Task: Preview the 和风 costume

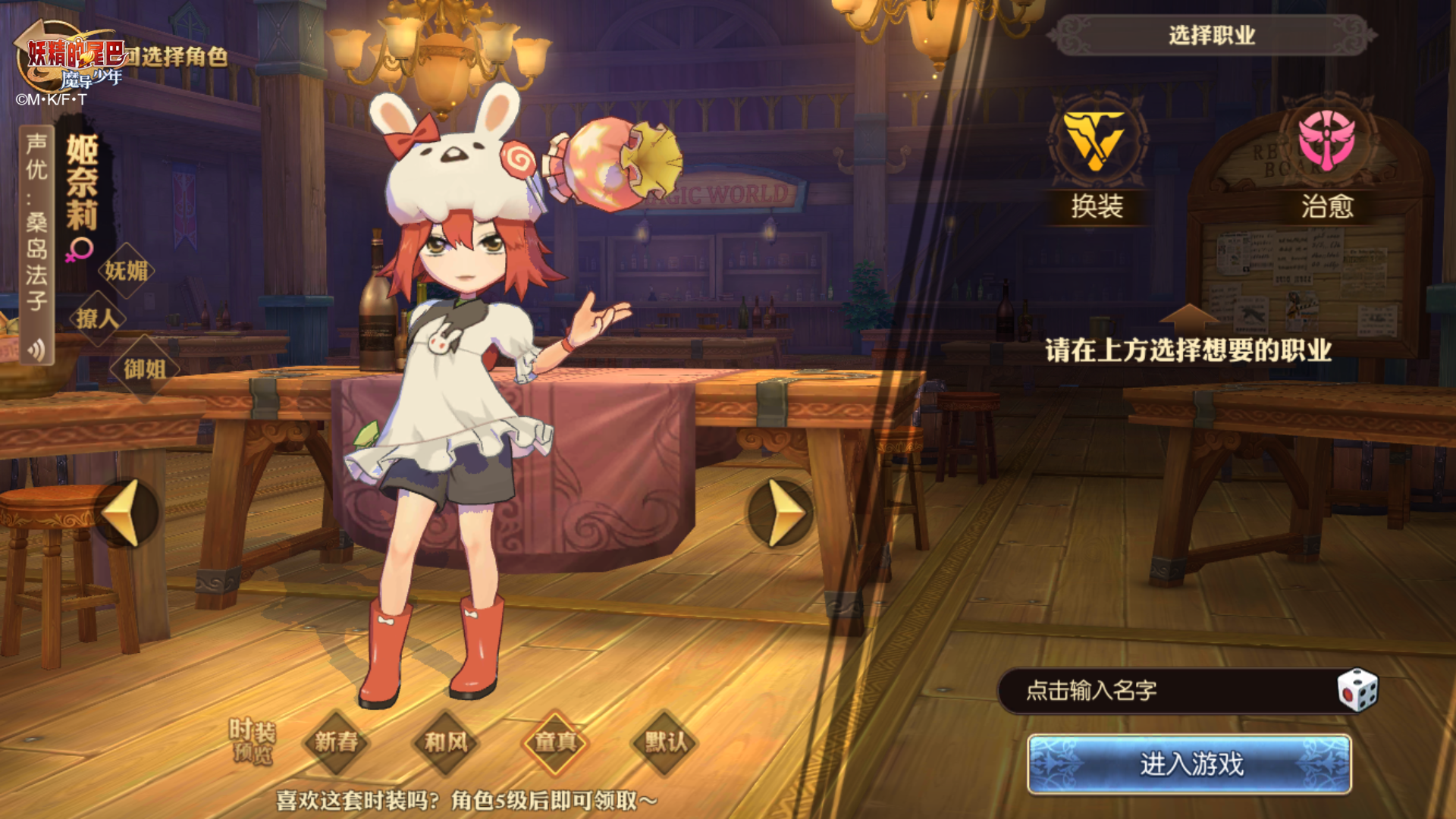Action: pos(446,742)
